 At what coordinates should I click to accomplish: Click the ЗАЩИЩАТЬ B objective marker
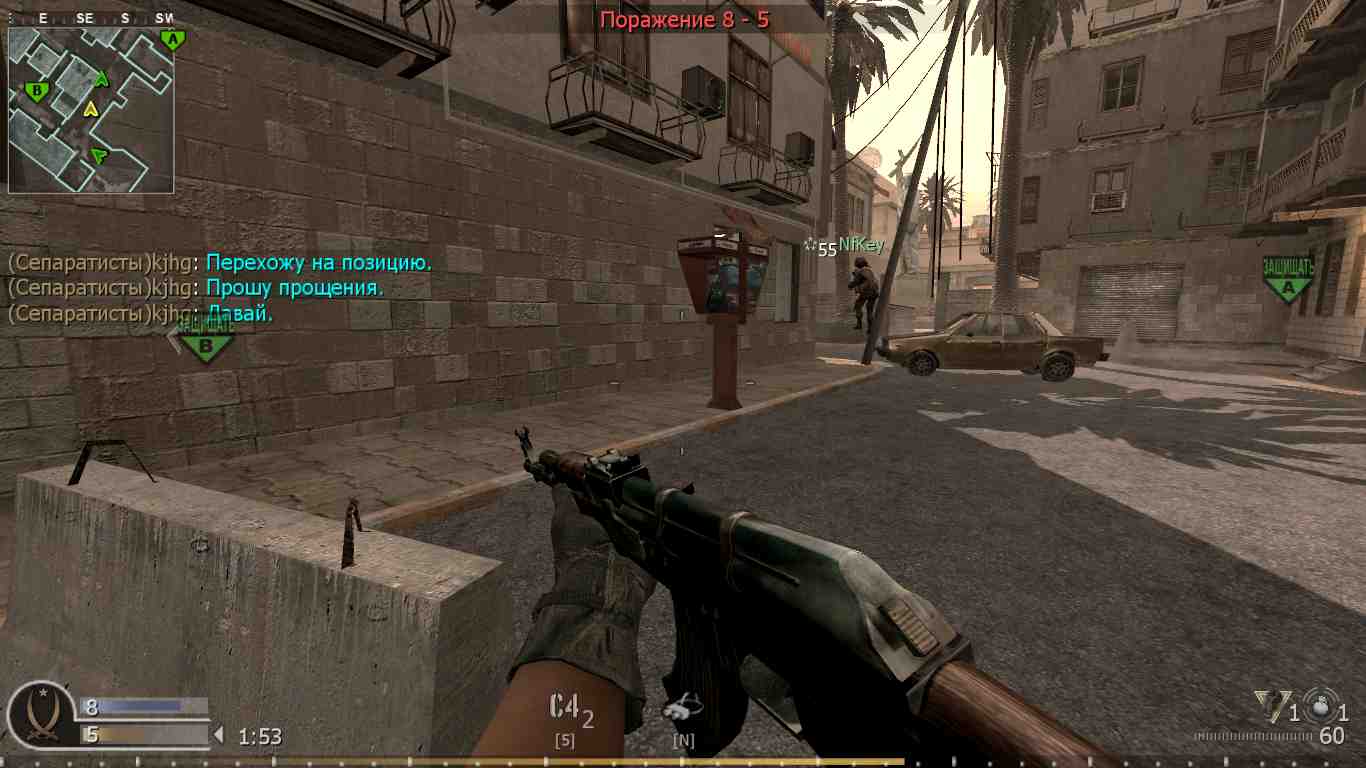click(206, 343)
